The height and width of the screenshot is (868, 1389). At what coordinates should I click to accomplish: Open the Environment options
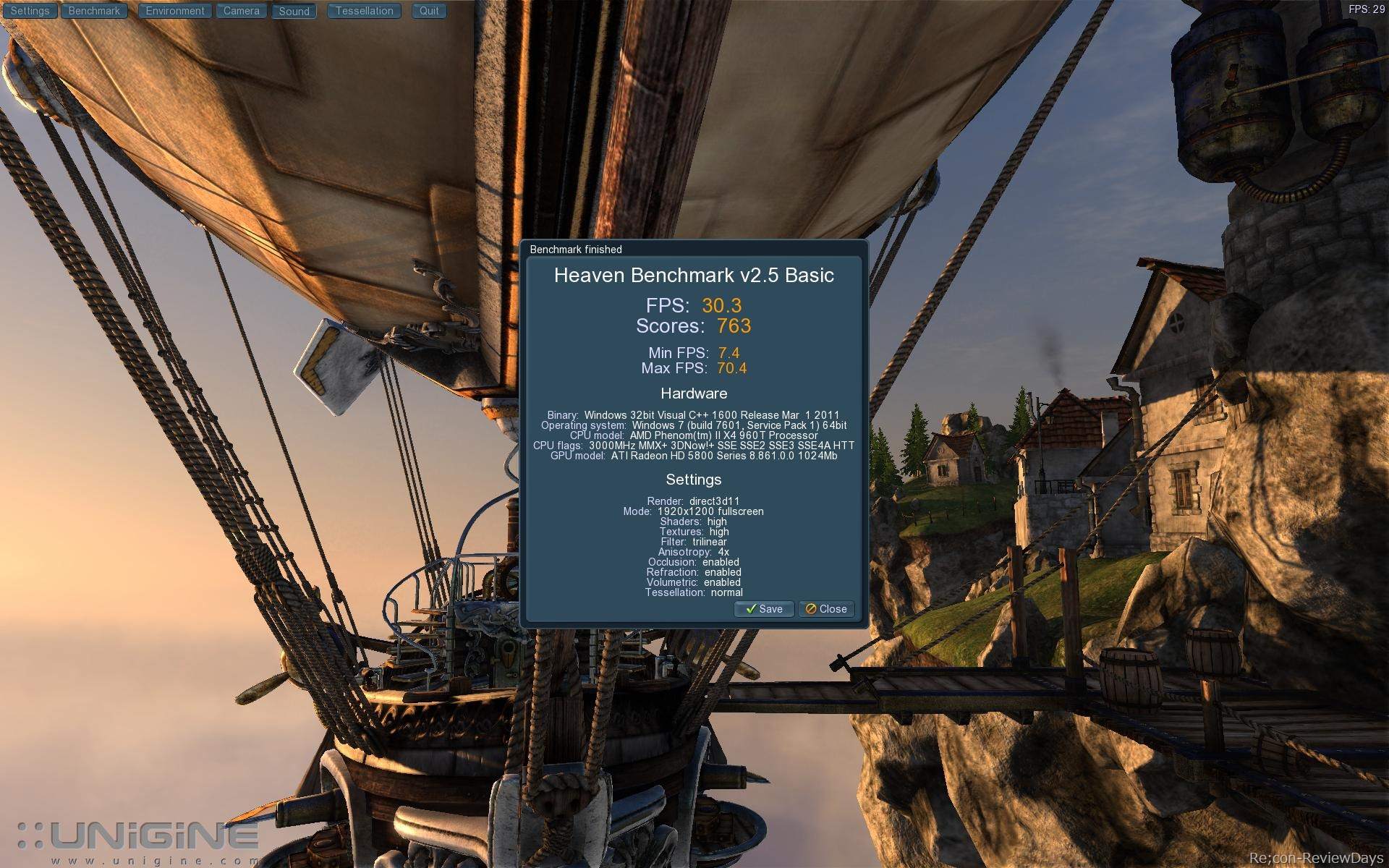[175, 11]
